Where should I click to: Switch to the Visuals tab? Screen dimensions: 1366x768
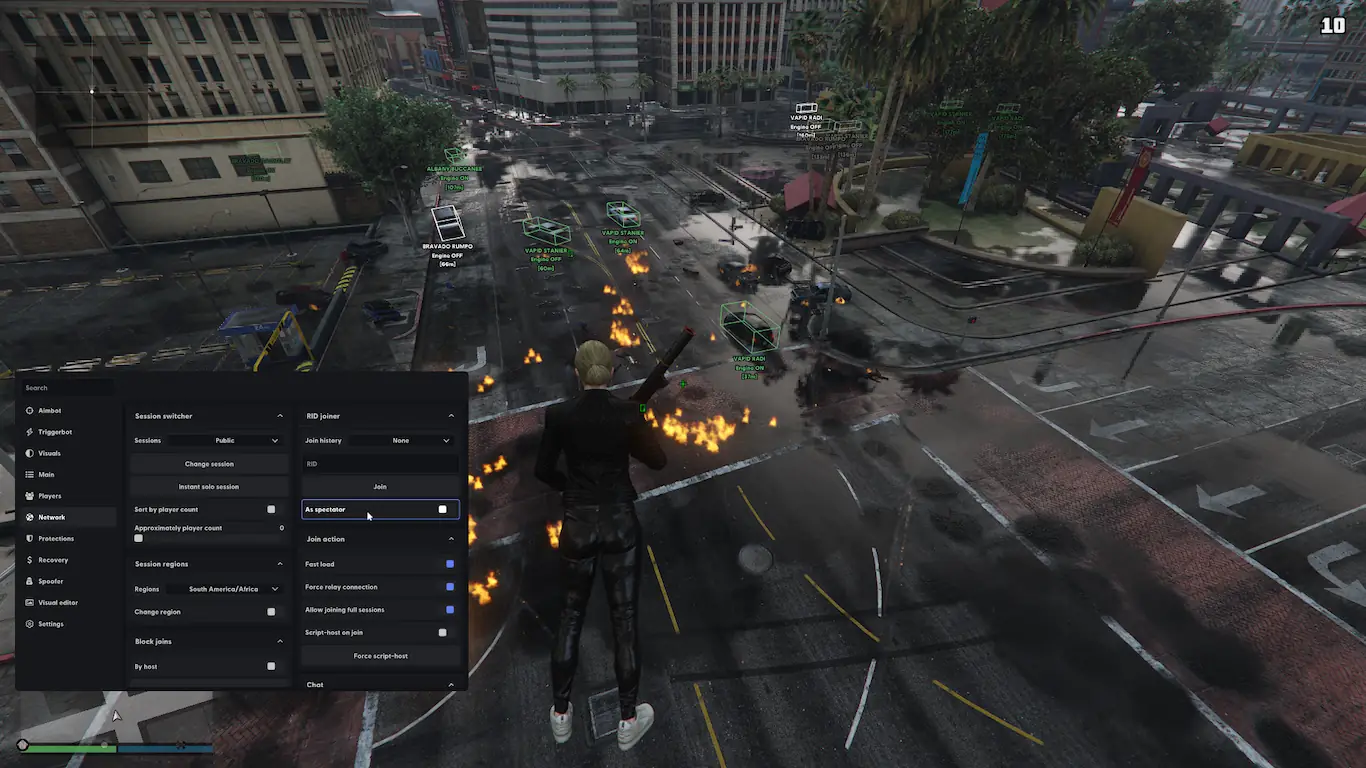[x=49, y=454]
